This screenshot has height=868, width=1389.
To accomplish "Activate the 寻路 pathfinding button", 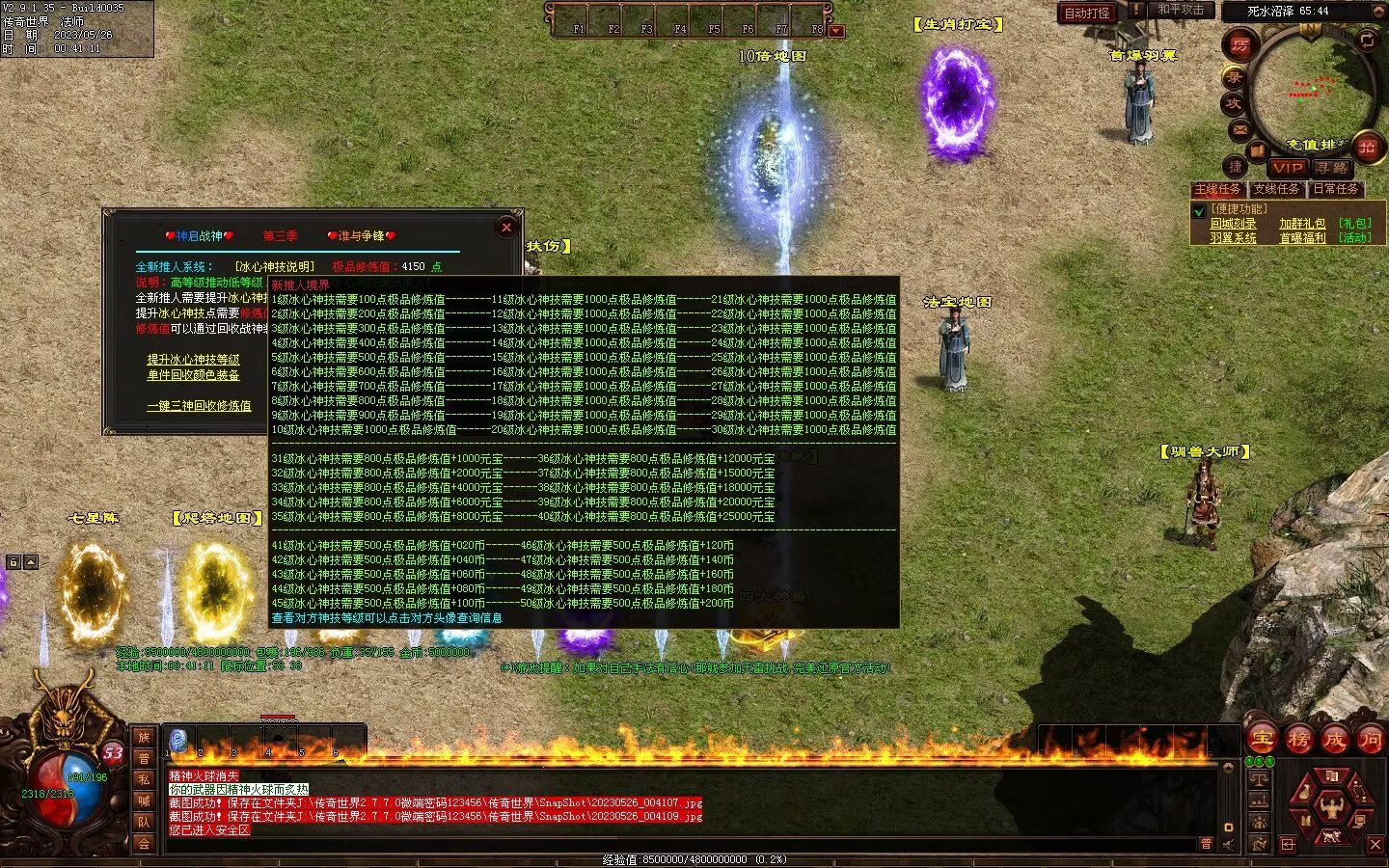I will [x=1332, y=167].
